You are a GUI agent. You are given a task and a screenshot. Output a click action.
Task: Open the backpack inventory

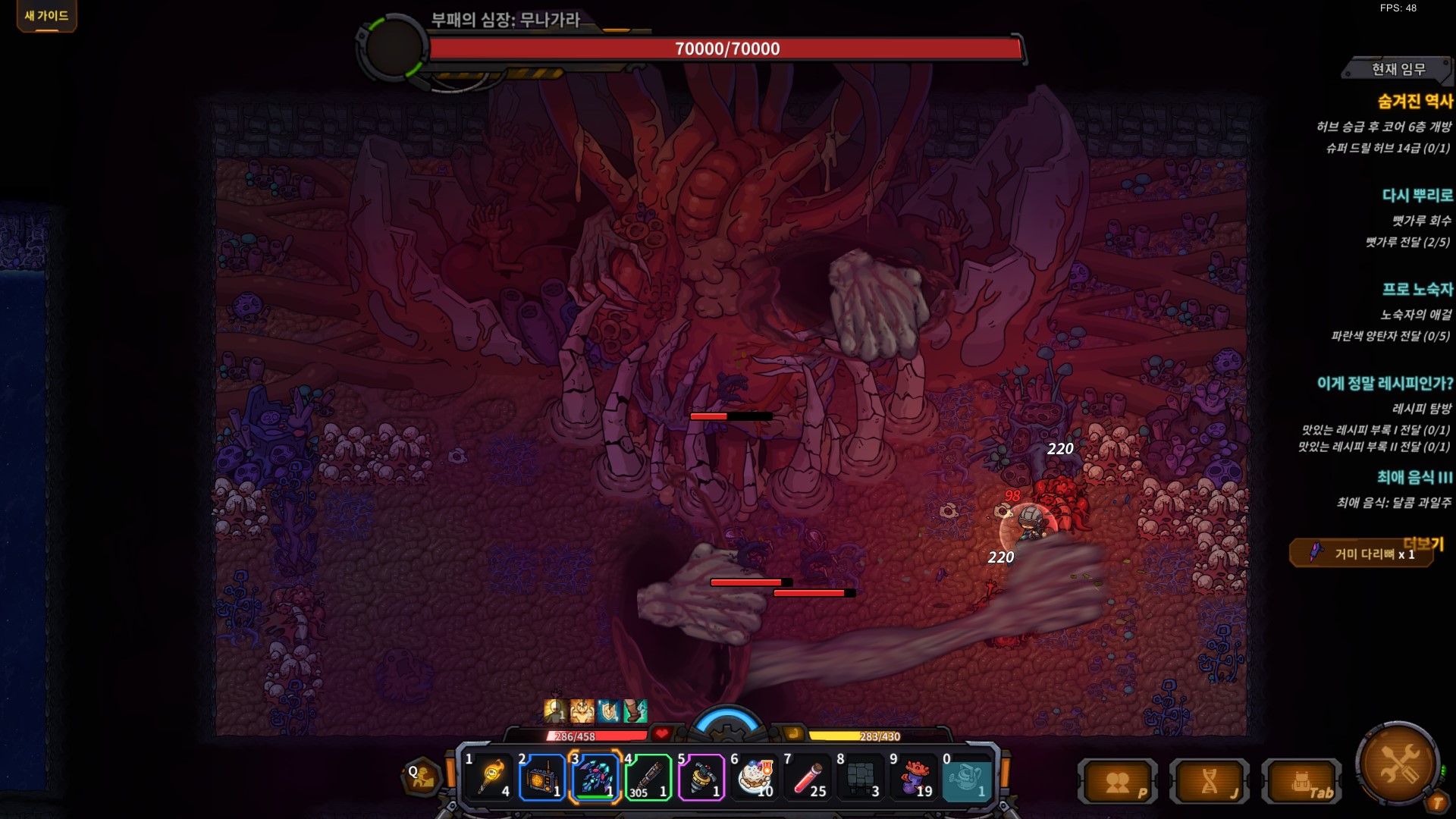click(x=1301, y=782)
